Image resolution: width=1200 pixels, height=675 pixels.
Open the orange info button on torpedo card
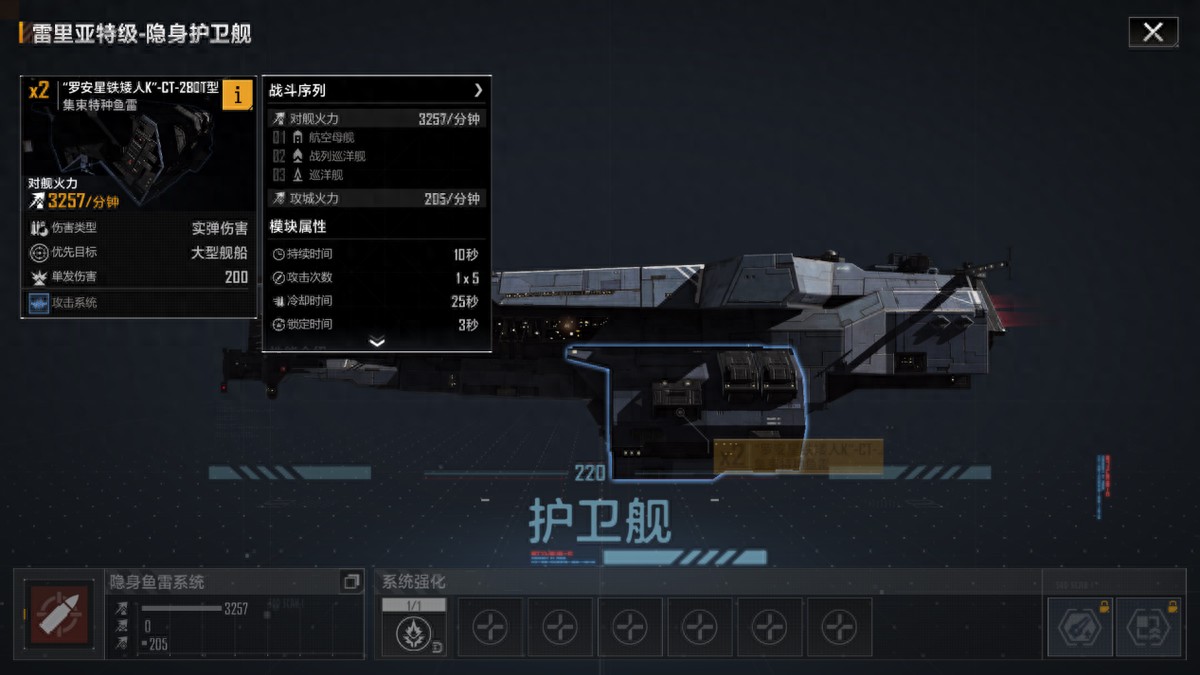click(237, 94)
